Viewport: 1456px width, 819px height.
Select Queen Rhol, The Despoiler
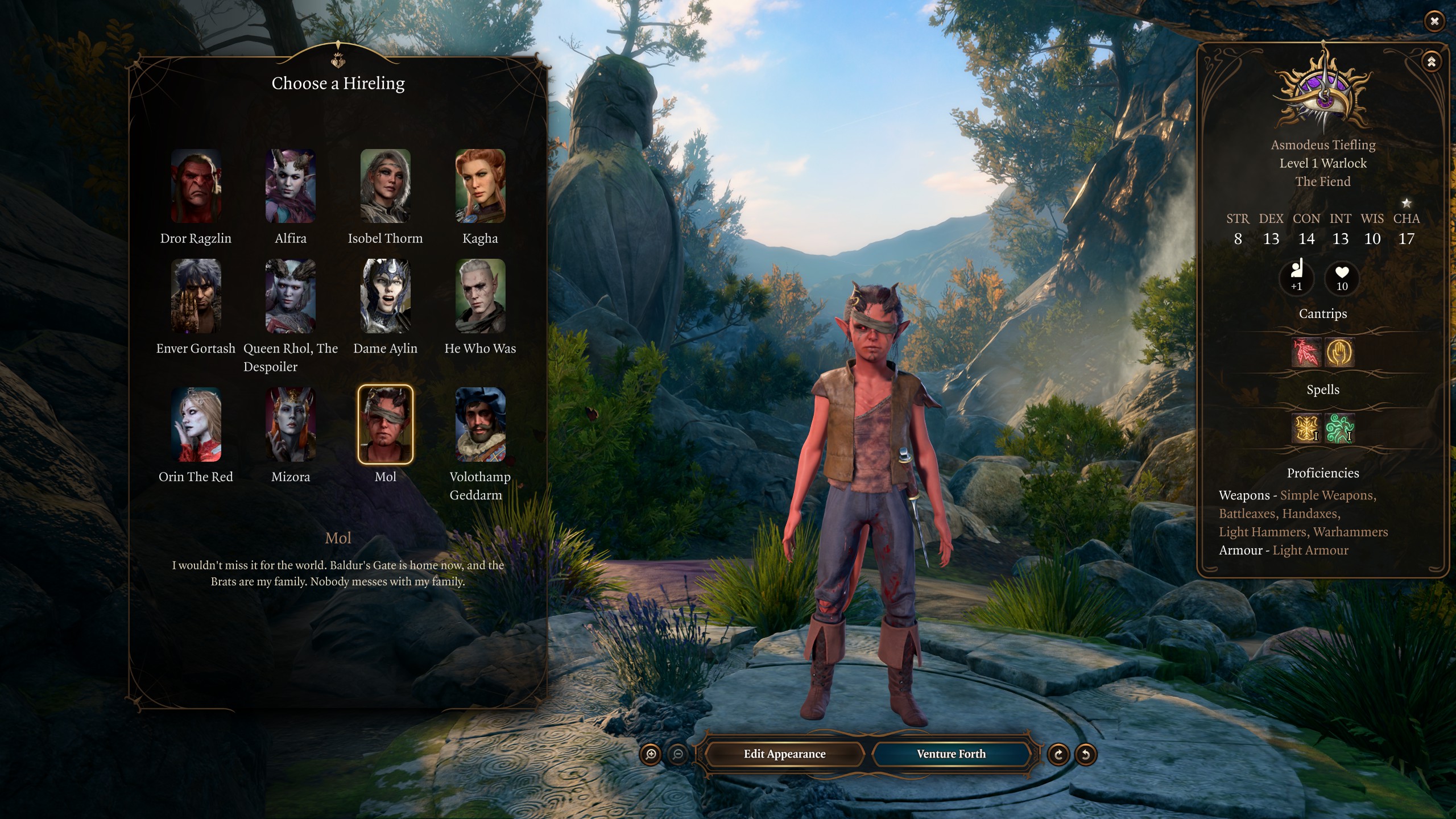pos(290,296)
